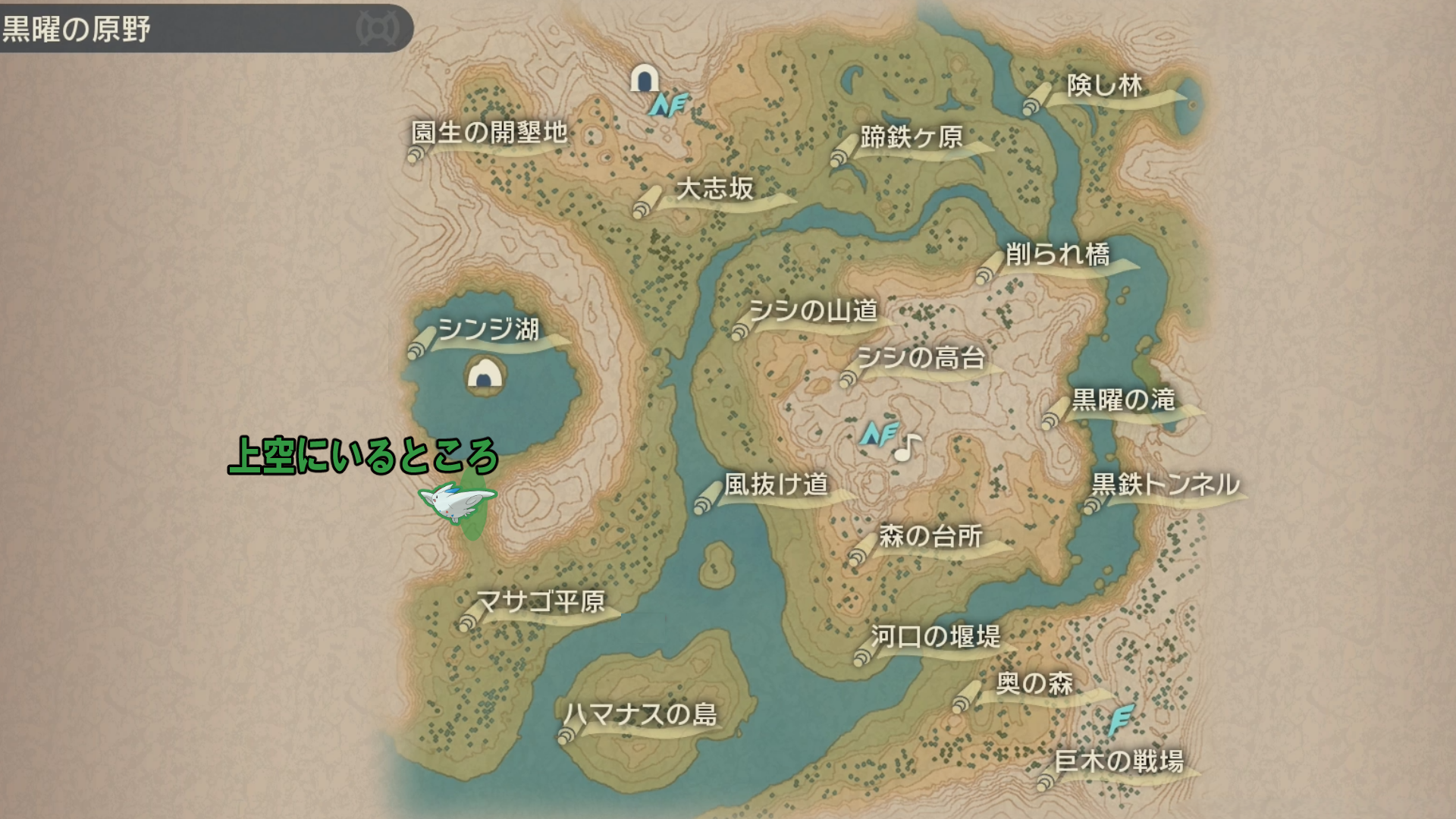Select the 険し林 map label
1456x819 pixels.
[1104, 86]
